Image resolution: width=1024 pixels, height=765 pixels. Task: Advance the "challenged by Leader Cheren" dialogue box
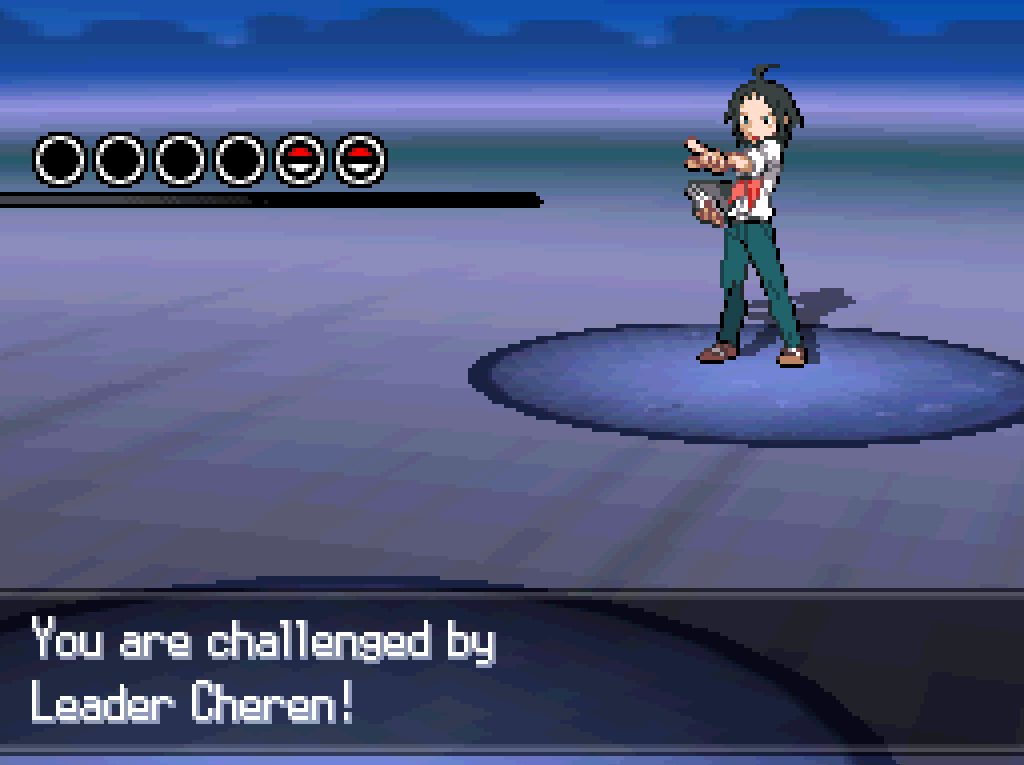pyautogui.click(x=511, y=672)
